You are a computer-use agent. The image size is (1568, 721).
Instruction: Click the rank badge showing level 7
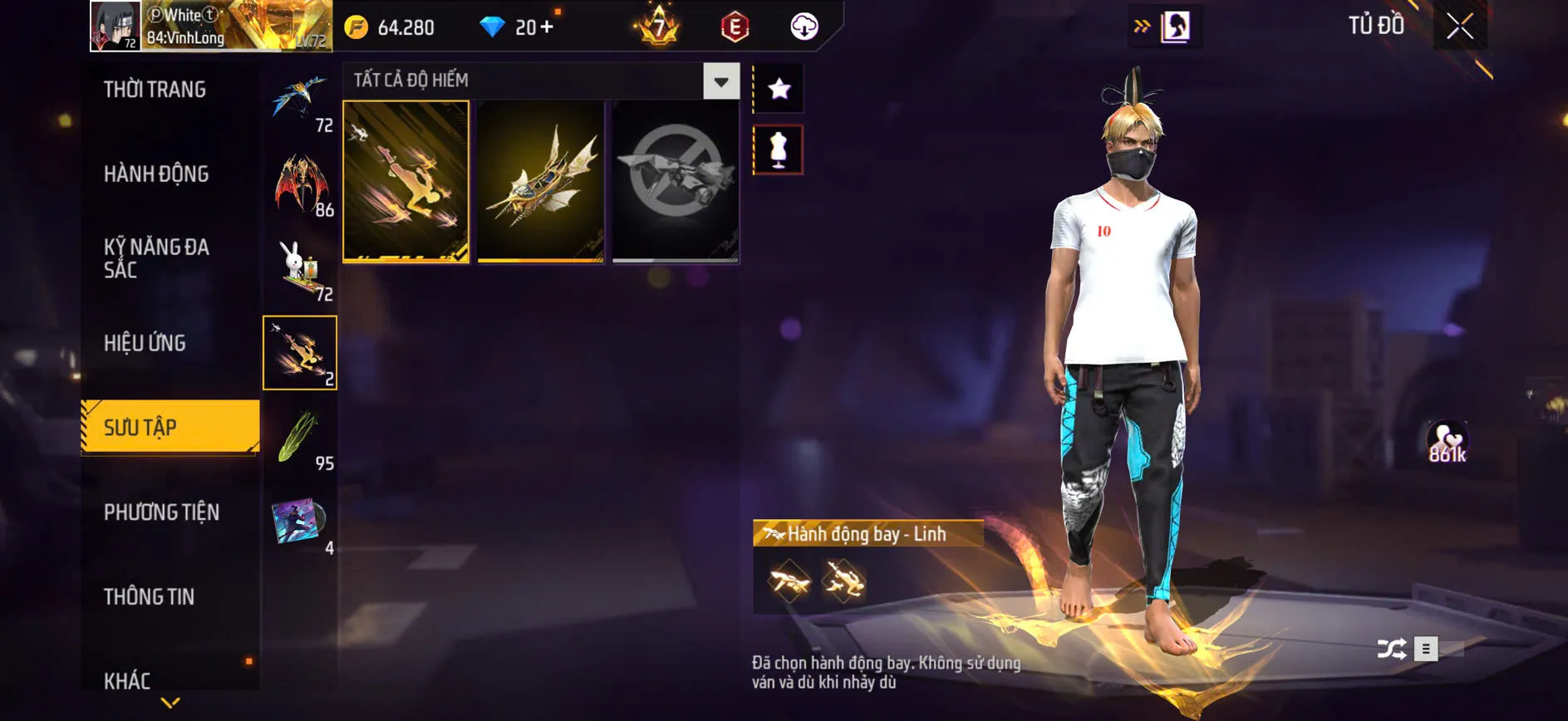pos(656,27)
